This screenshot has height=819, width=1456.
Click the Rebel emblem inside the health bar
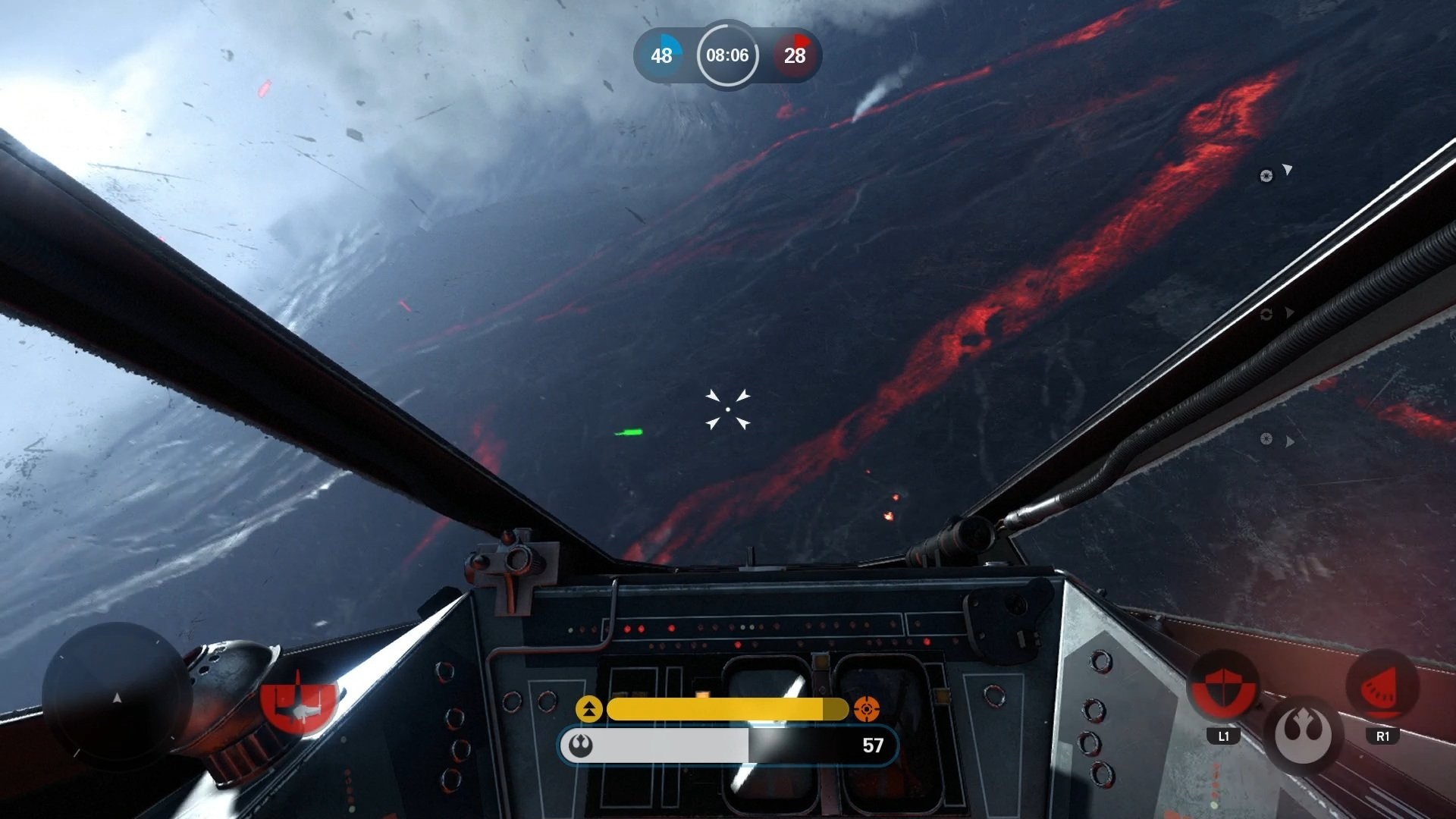coord(581,745)
